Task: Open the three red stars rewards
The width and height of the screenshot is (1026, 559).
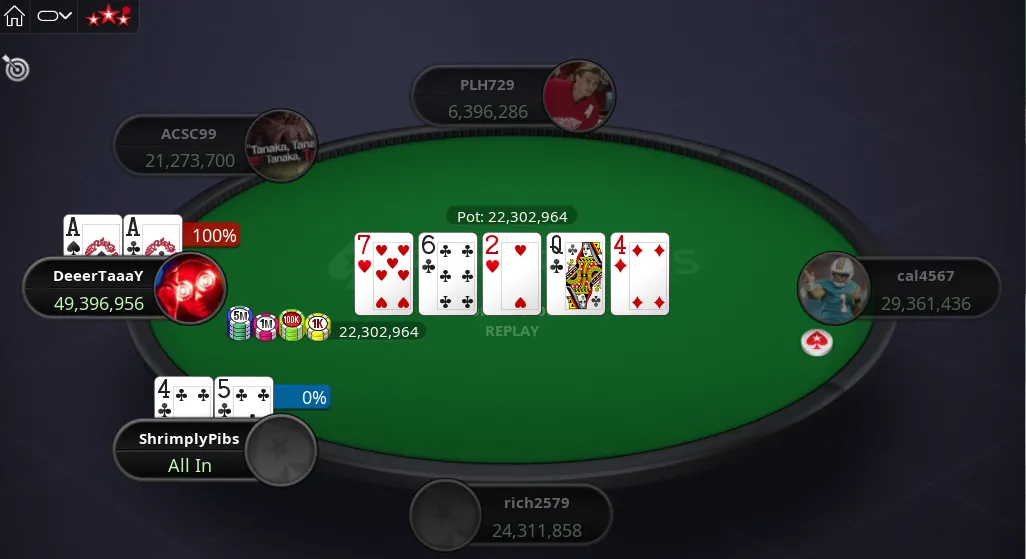Action: click(108, 16)
